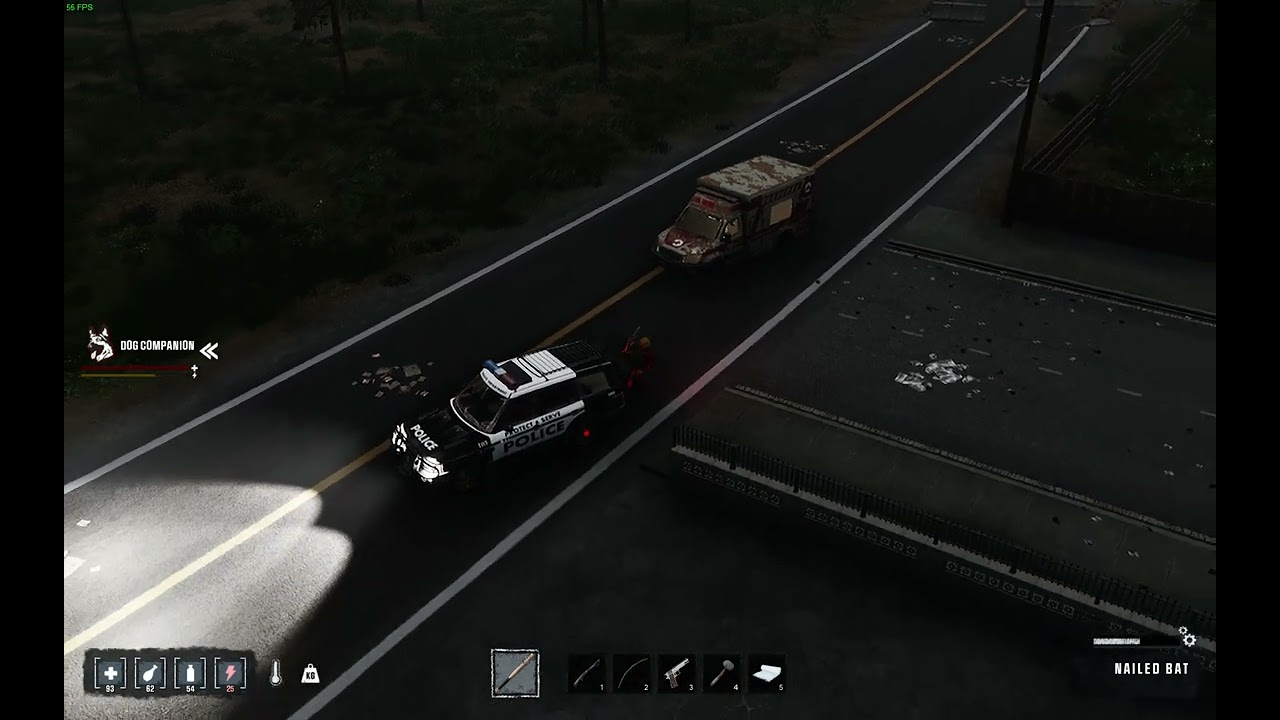The width and height of the screenshot is (1280, 720).
Task: Choose the sledgehammer hotbar slot
Action: [721, 673]
